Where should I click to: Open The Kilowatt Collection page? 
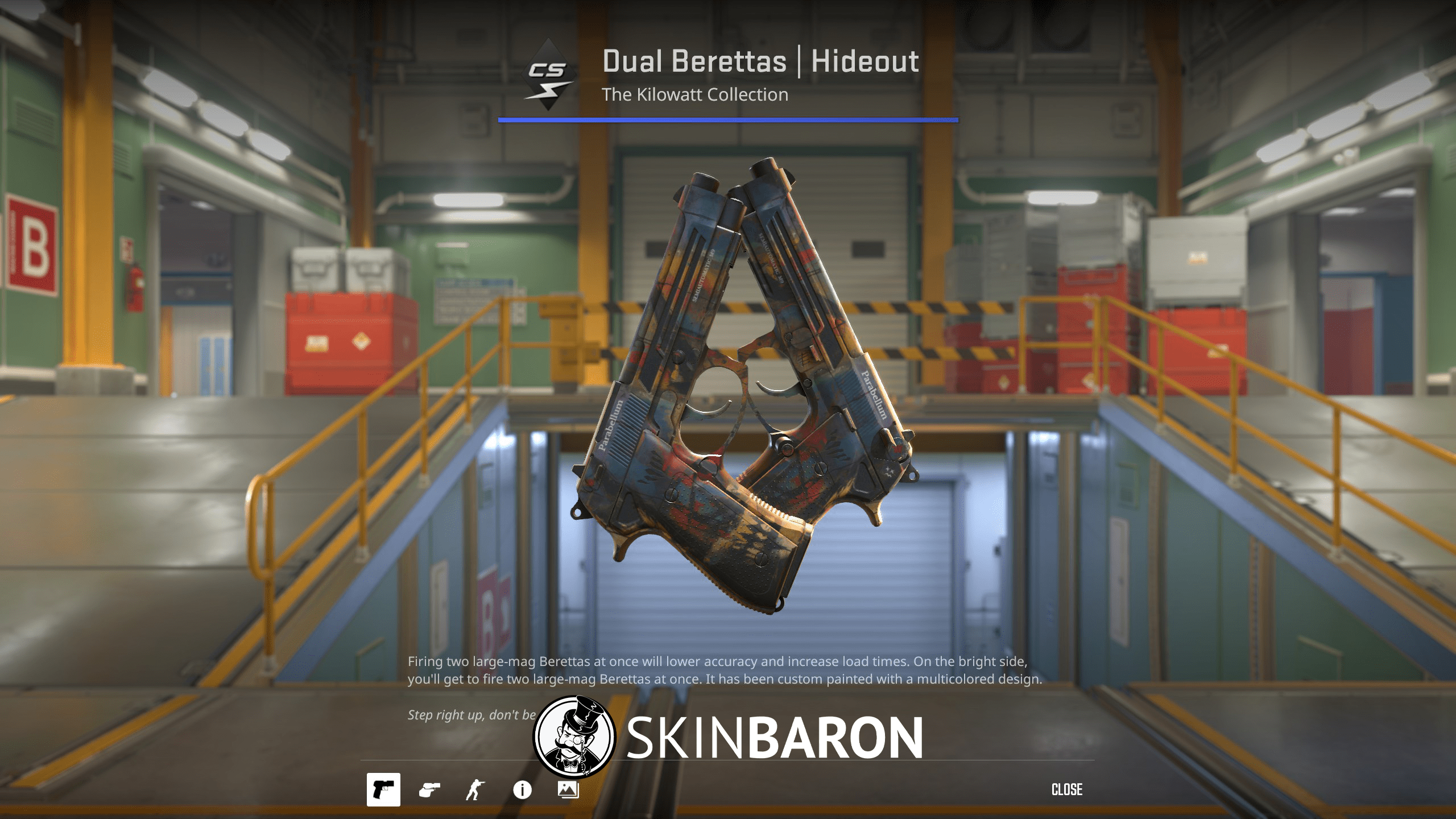[x=695, y=94]
